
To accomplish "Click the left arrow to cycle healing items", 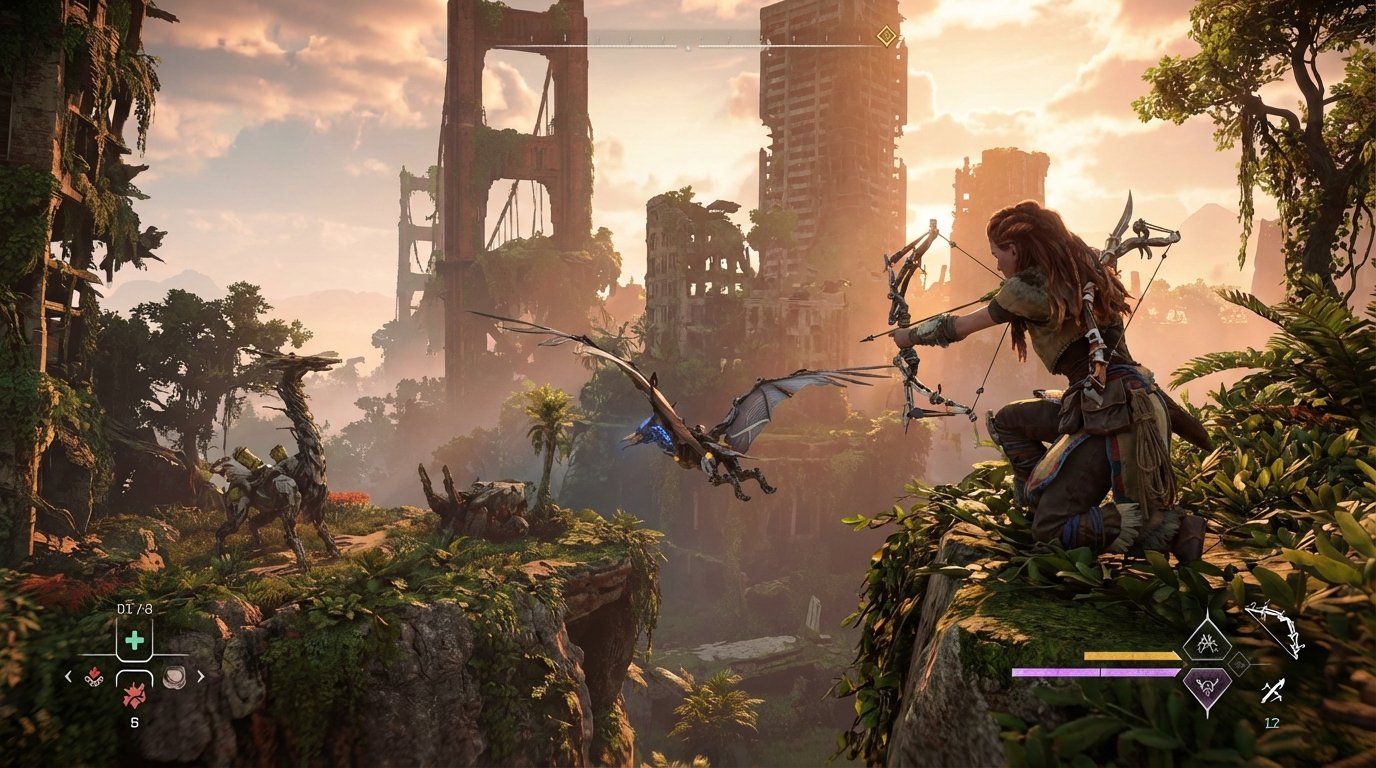I will 68,677.
